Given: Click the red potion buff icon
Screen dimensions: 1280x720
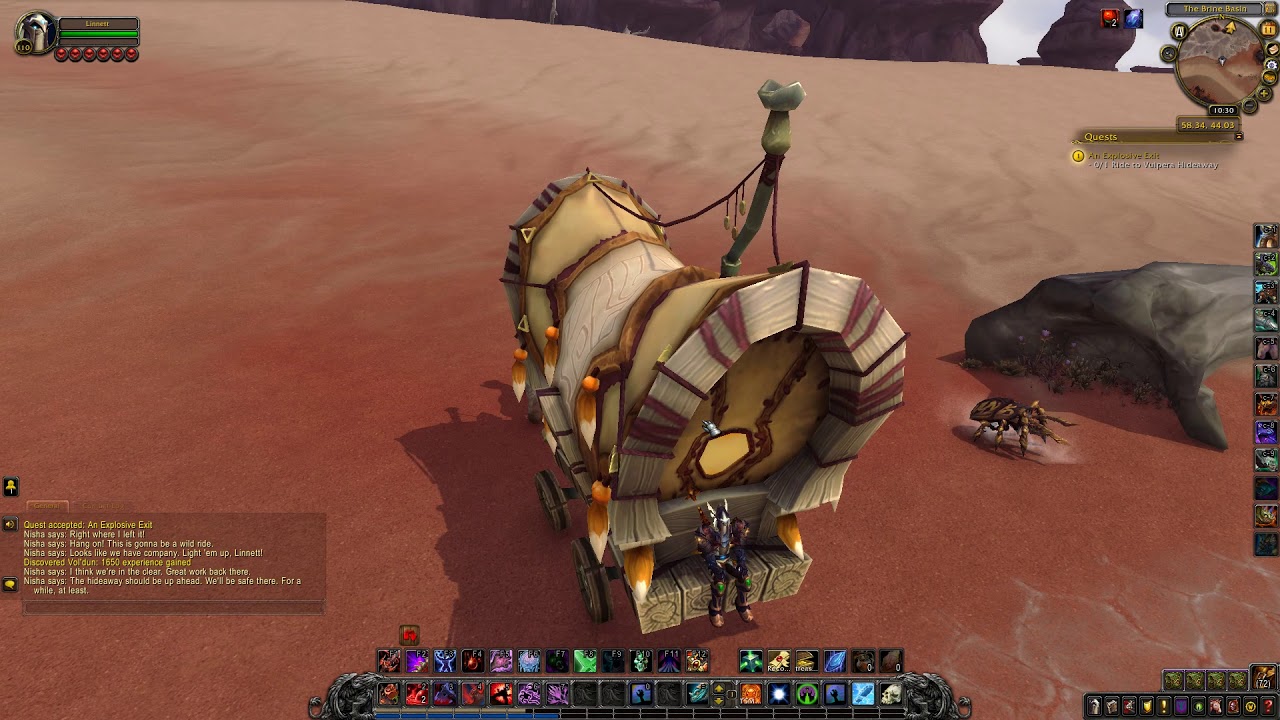Looking at the screenshot, I should [x=1110, y=18].
